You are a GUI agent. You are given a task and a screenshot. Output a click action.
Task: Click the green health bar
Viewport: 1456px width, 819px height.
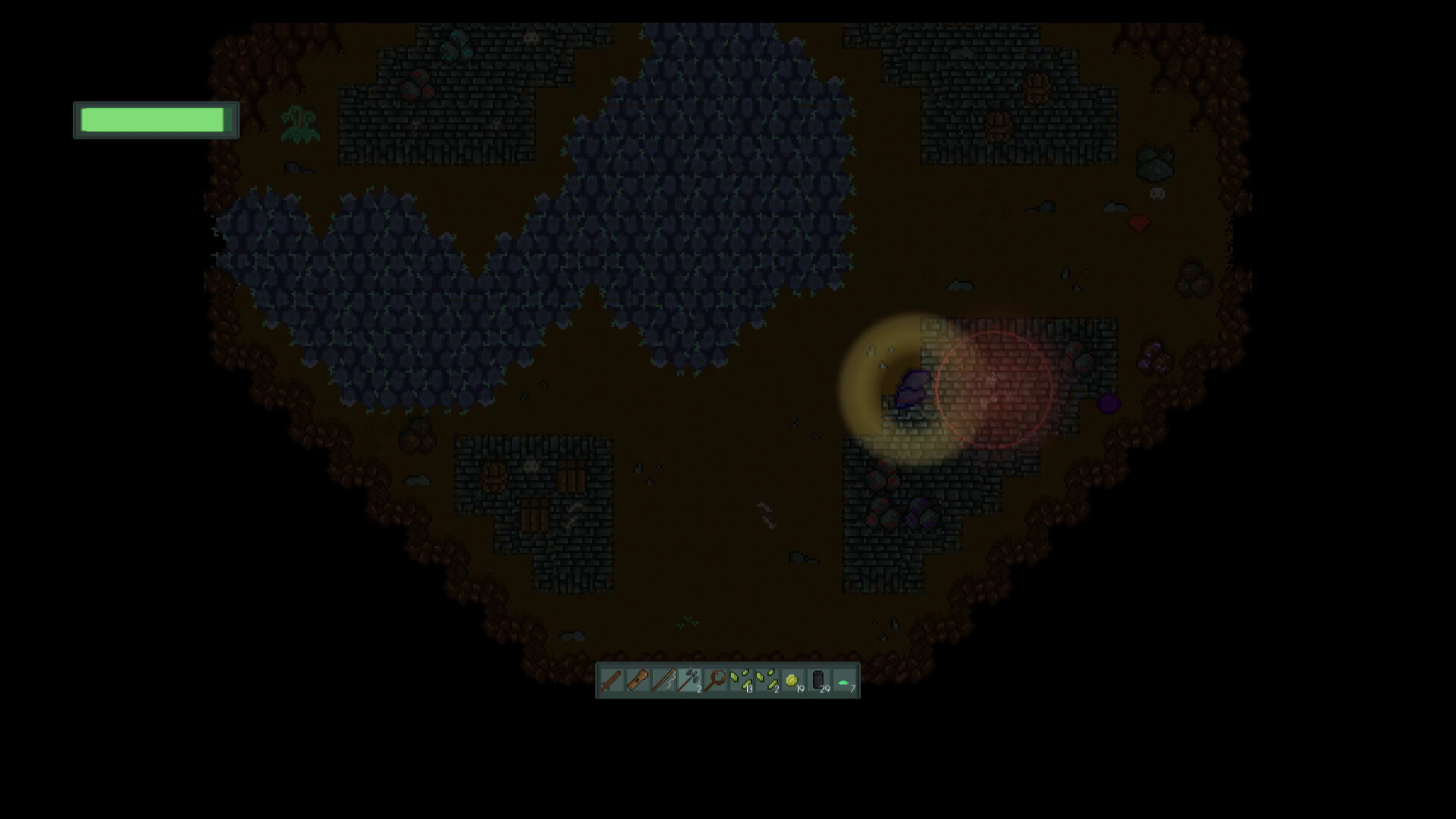click(155, 119)
